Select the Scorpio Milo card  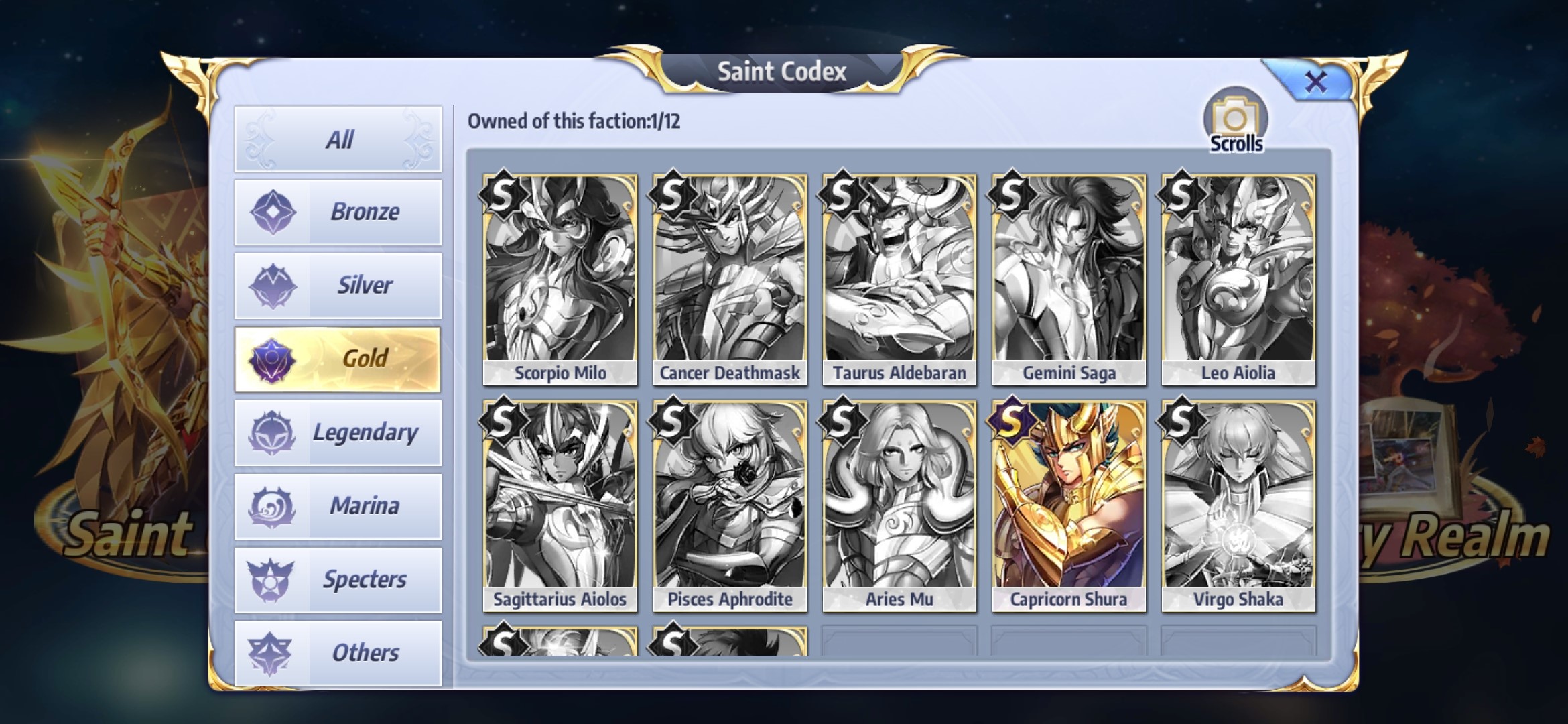coord(560,280)
